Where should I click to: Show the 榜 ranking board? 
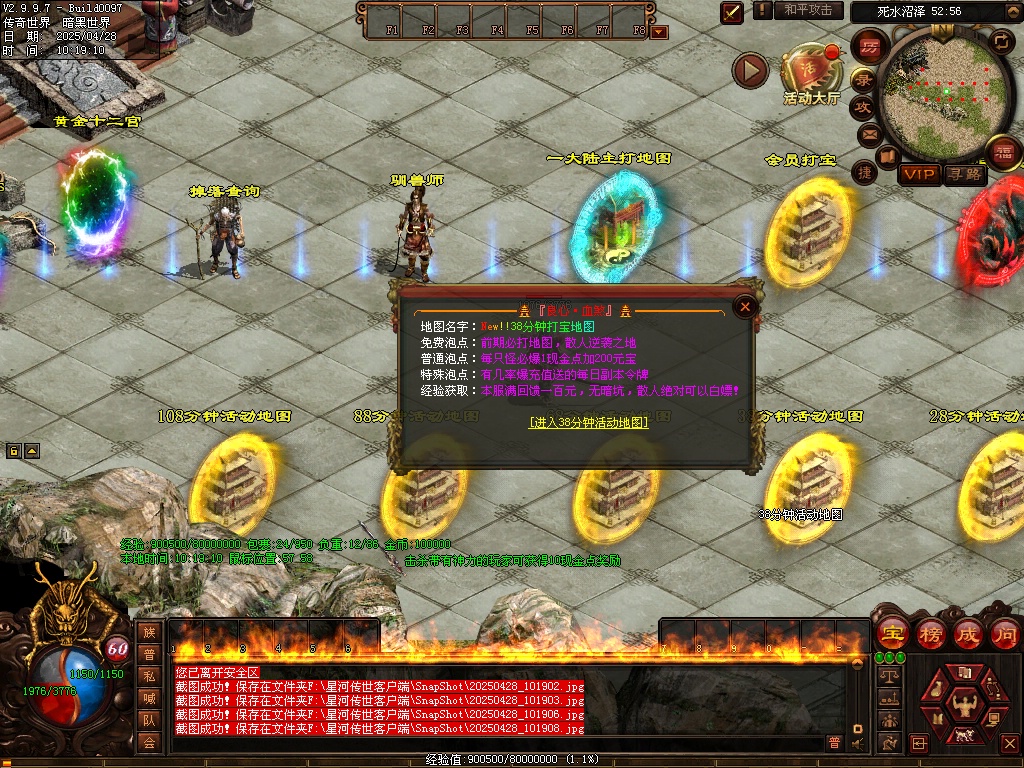[930, 634]
